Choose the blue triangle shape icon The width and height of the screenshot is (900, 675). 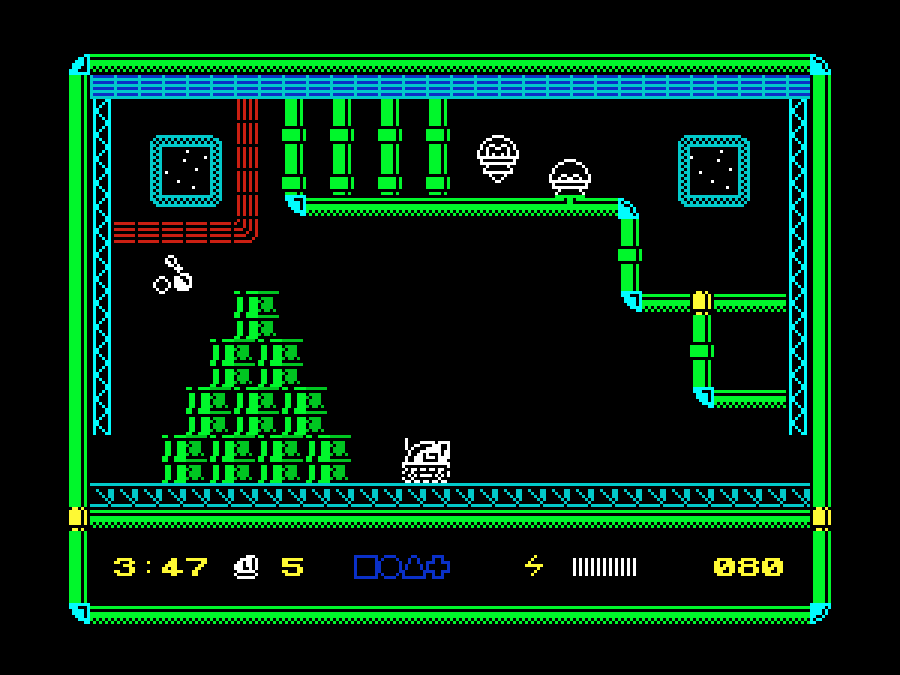tap(413, 567)
